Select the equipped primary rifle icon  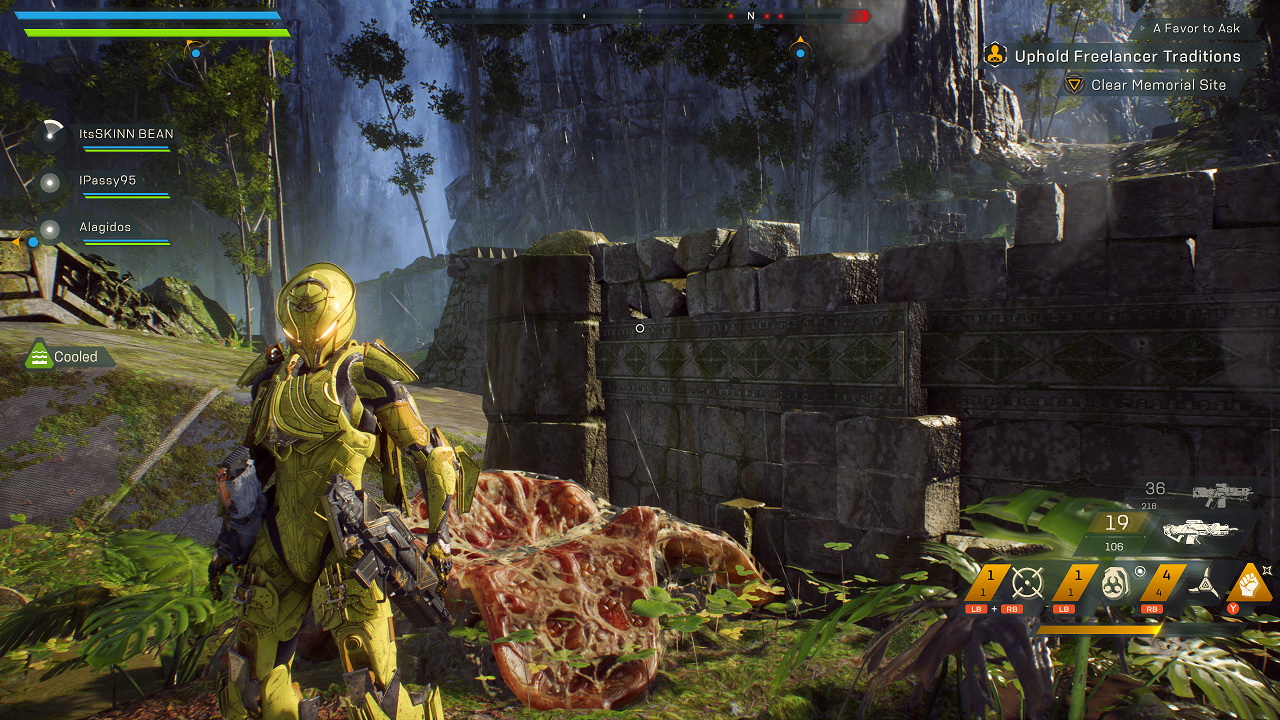pos(1201,530)
